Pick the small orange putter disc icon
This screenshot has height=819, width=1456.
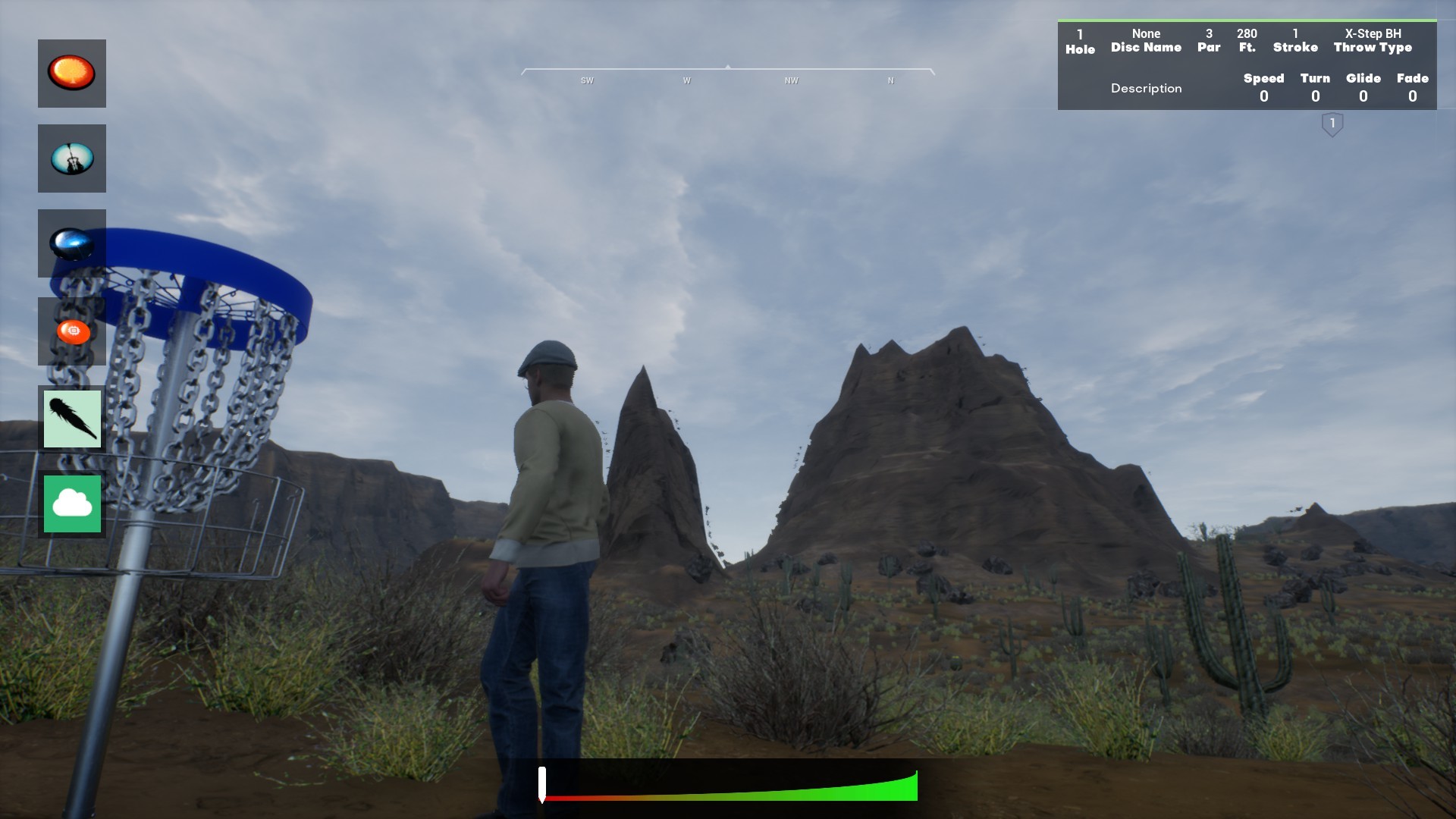click(x=71, y=331)
